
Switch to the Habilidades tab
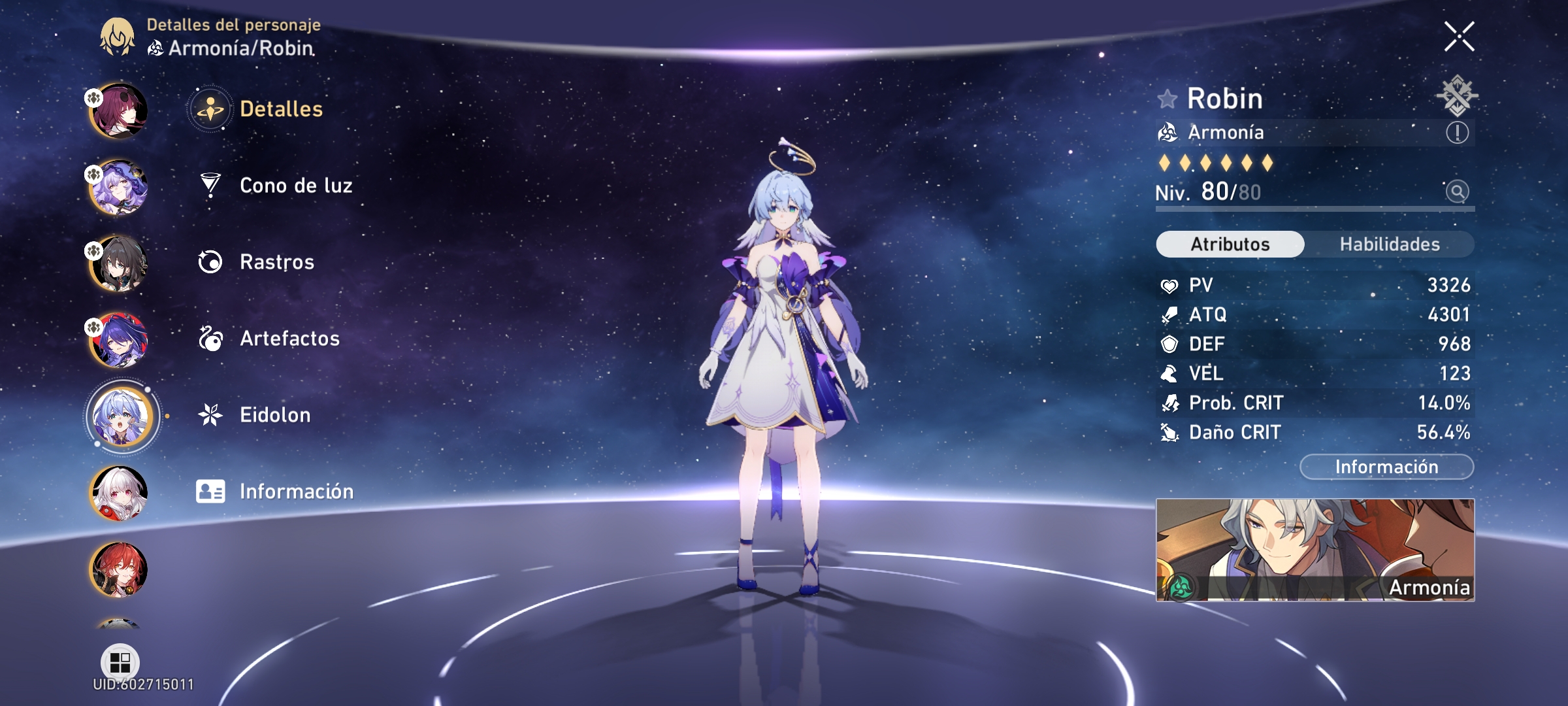point(1390,244)
